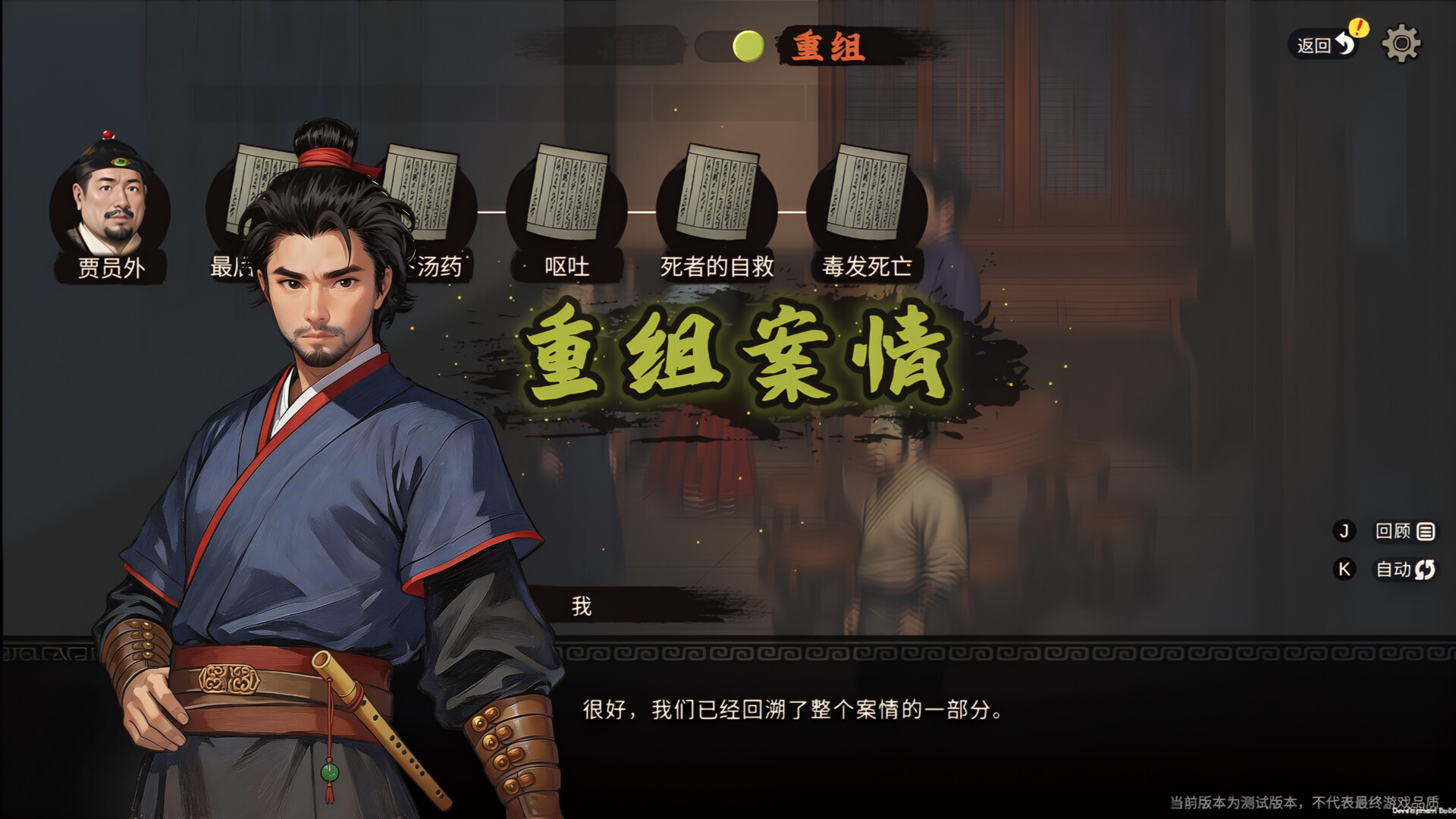Select the 贾员外 character portrait
Viewport: 1456px width, 819px height.
pyautogui.click(x=110, y=203)
